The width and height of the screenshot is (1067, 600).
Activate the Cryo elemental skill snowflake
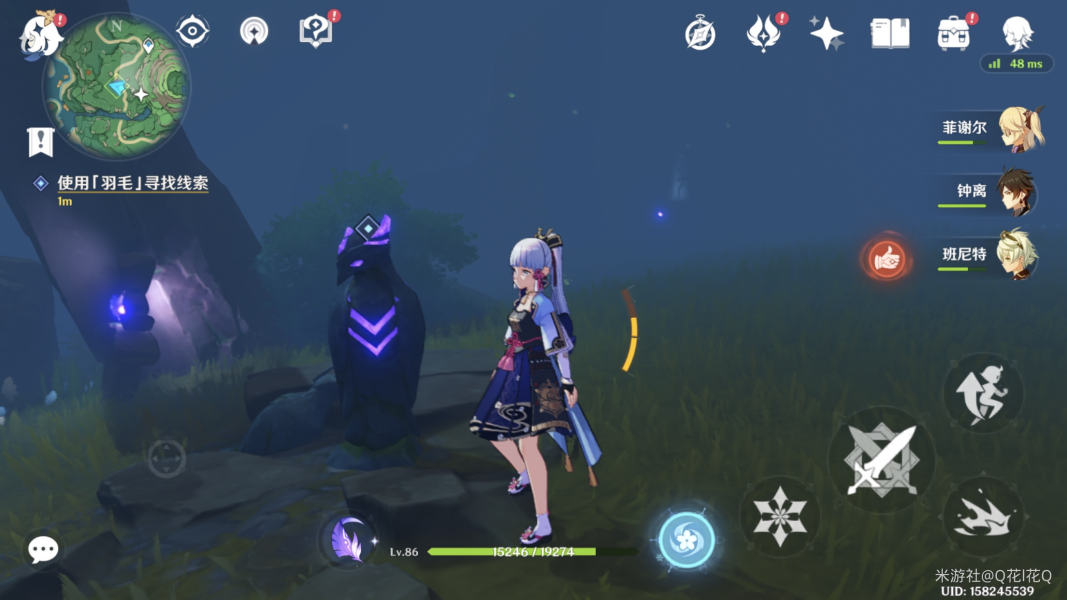point(780,516)
